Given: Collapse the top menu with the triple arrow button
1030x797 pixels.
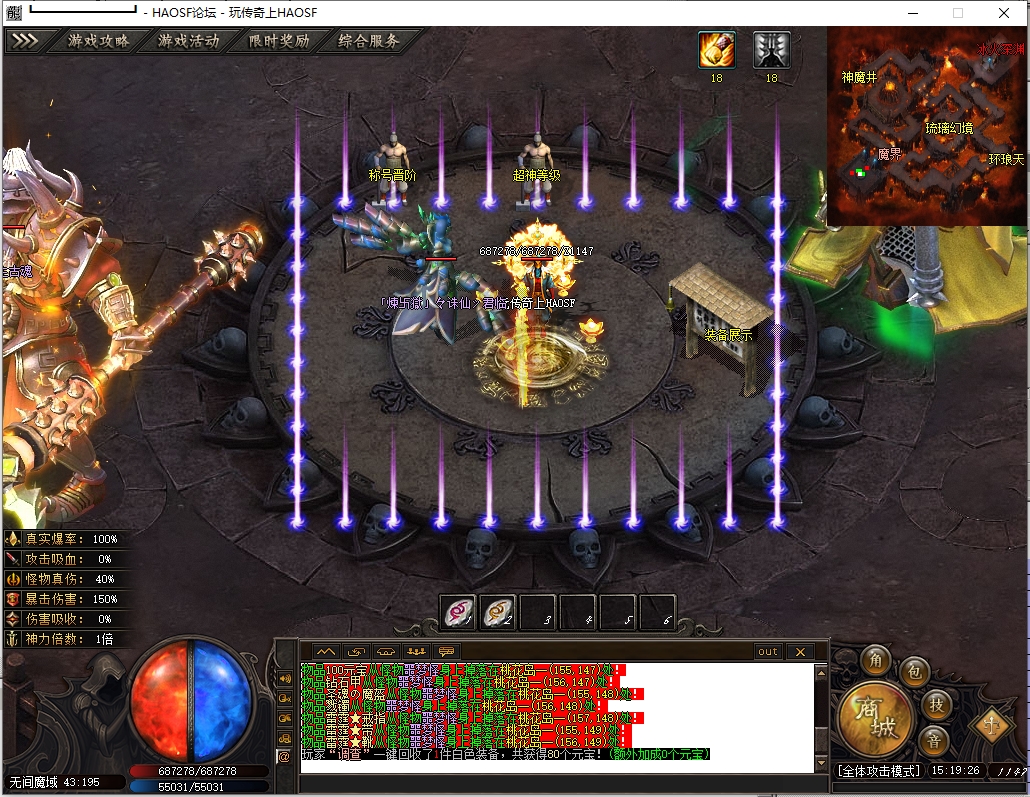Looking at the screenshot, I should 24,42.
